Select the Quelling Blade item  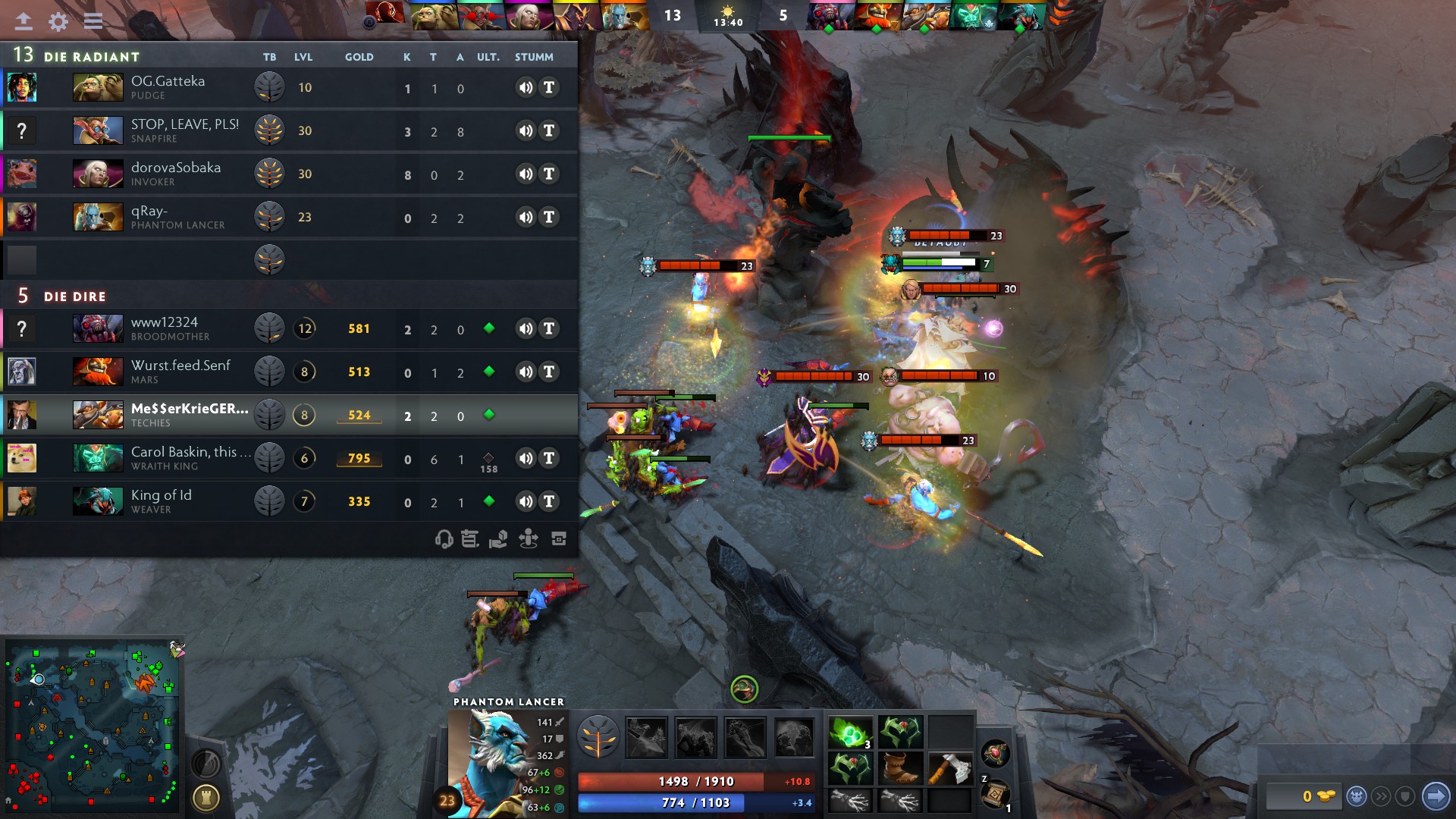[949, 768]
